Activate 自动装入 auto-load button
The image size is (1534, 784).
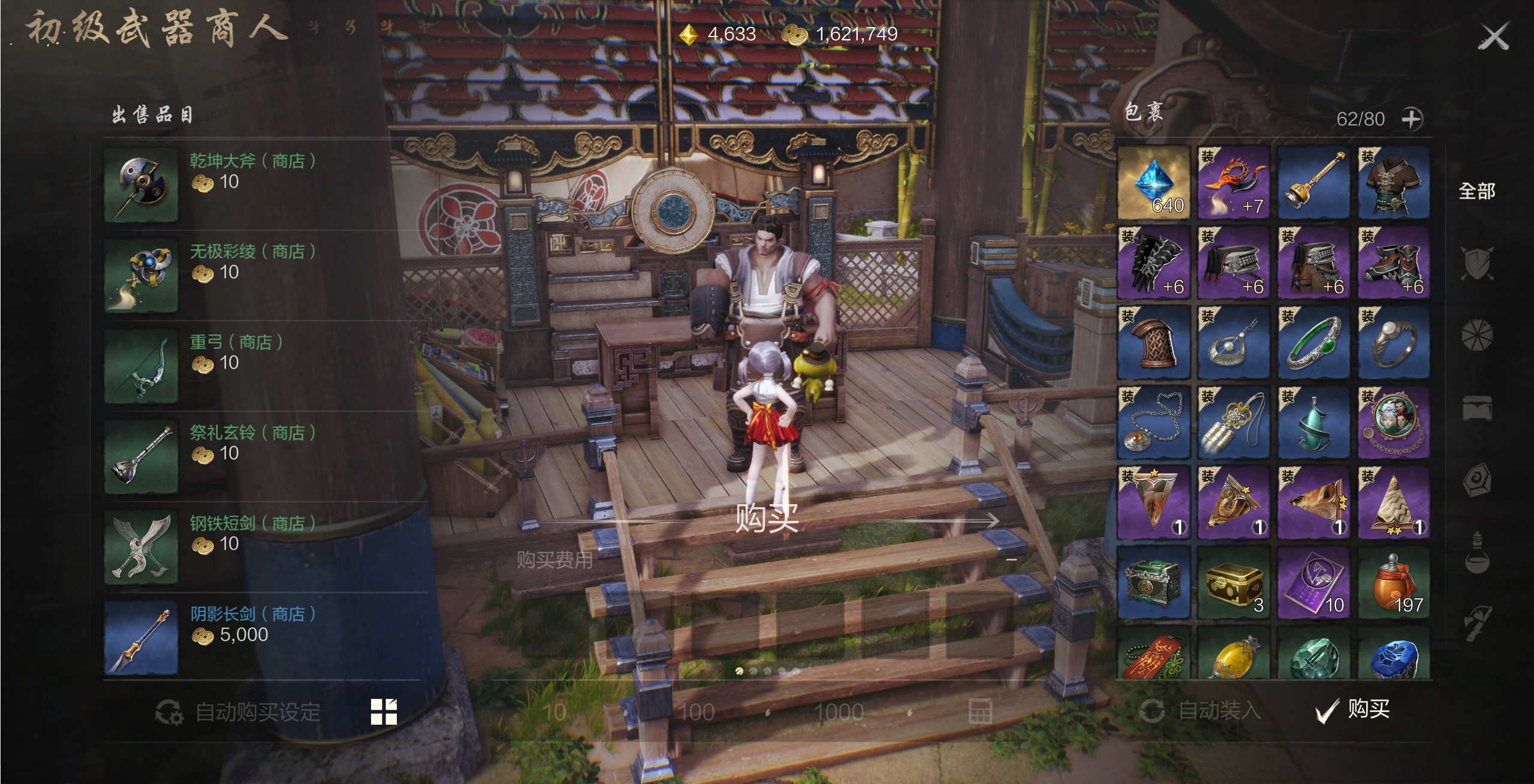tap(1201, 711)
